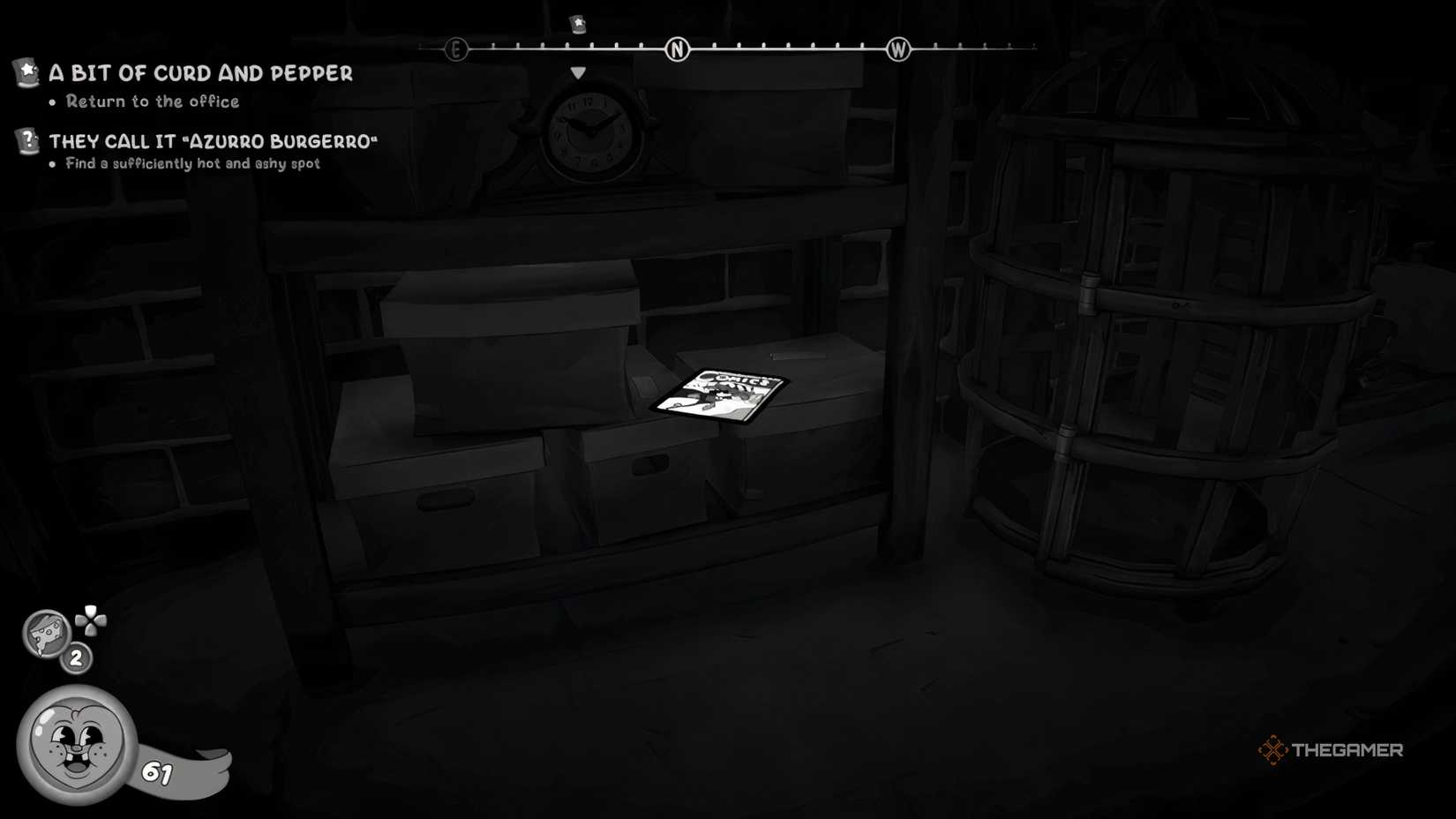1456x819 pixels.
Task: Select the quest 'A Bit of Curd and Pepper'
Action: (x=202, y=73)
